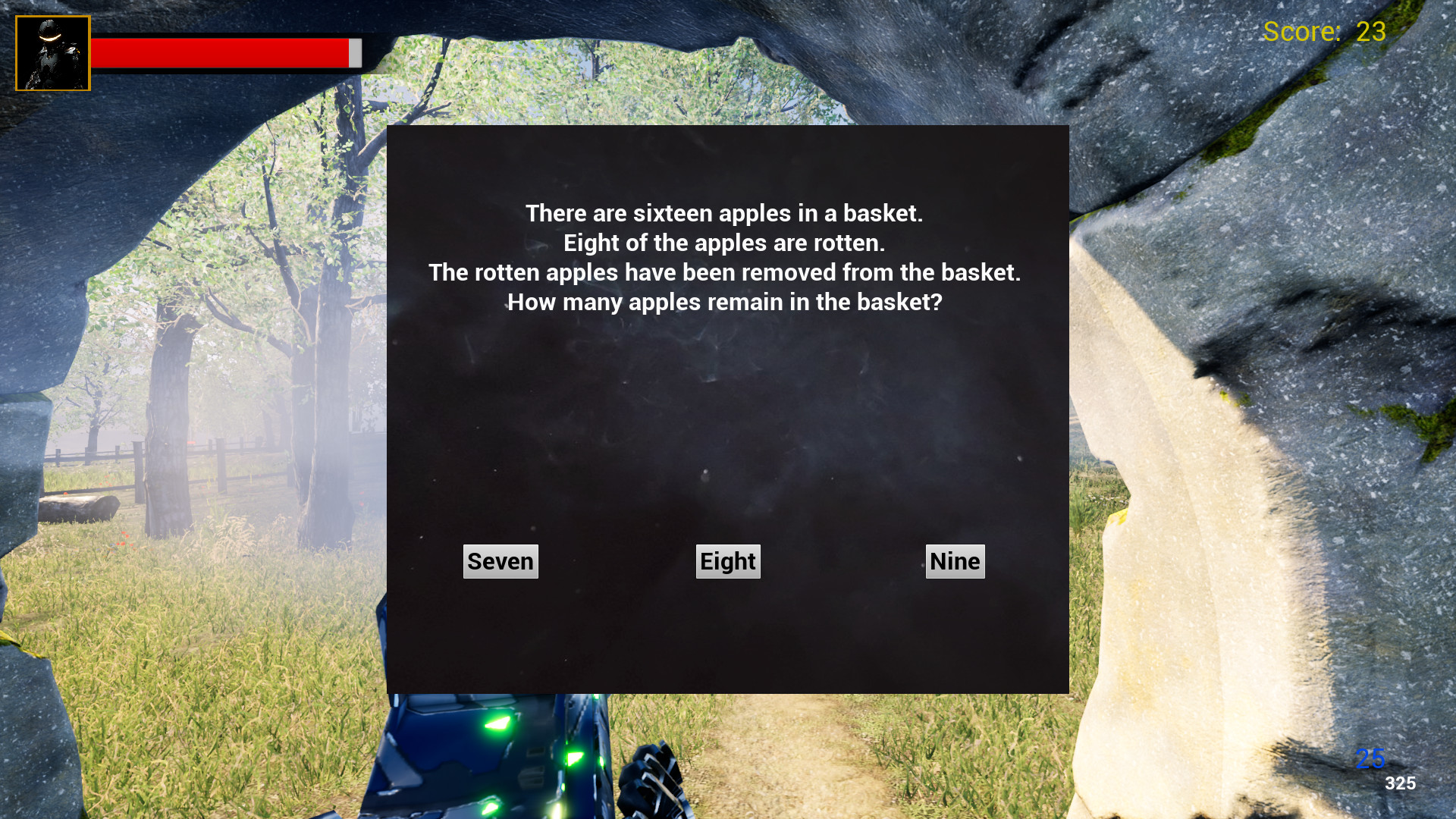Screen dimensions: 1456x819
Task: Select the answer Eight
Action: pyautogui.click(x=727, y=561)
